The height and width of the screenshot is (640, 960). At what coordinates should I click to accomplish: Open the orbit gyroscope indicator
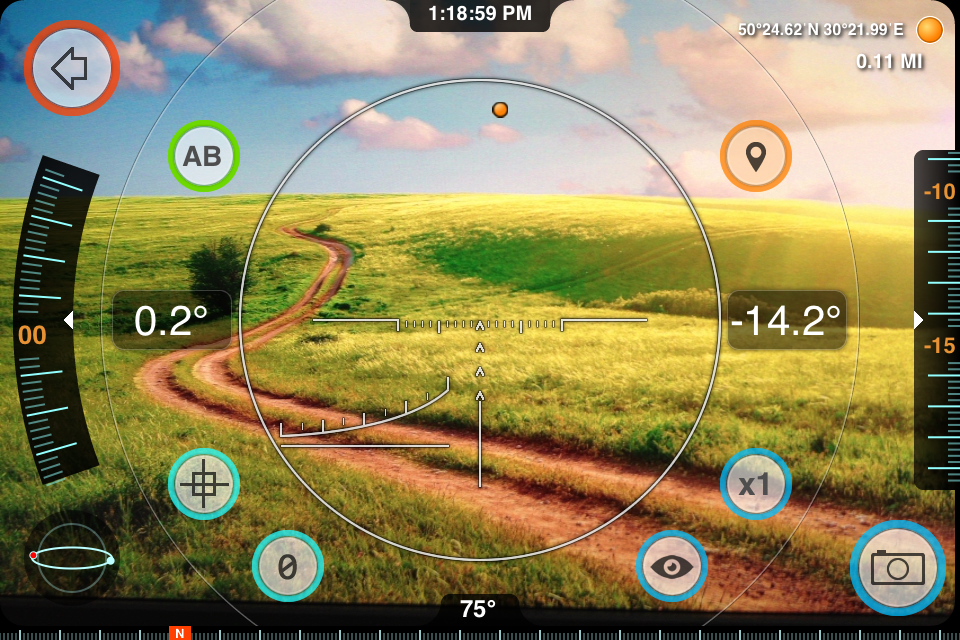pos(72,558)
